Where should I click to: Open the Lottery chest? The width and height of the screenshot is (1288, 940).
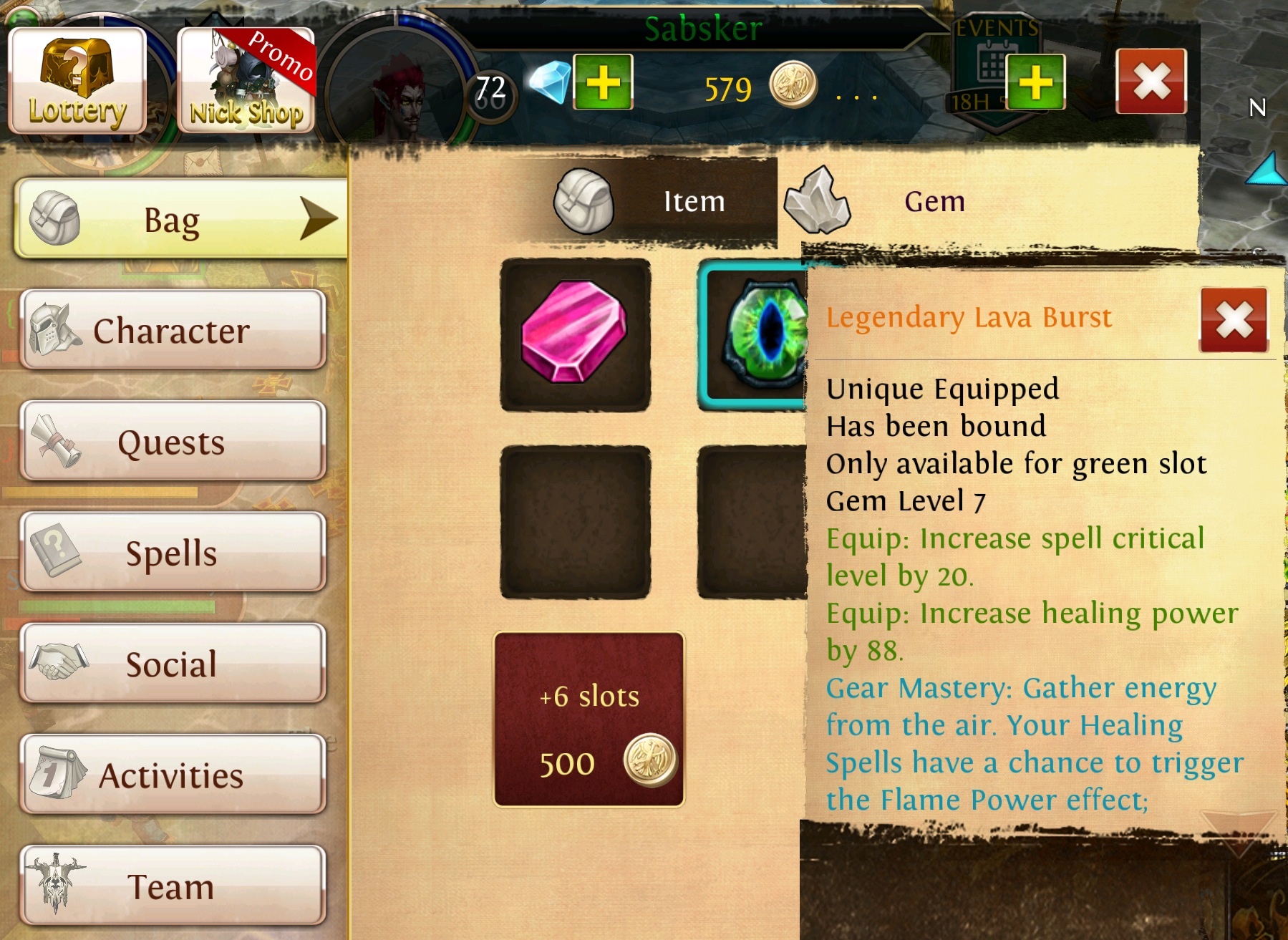pyautogui.click(x=77, y=80)
